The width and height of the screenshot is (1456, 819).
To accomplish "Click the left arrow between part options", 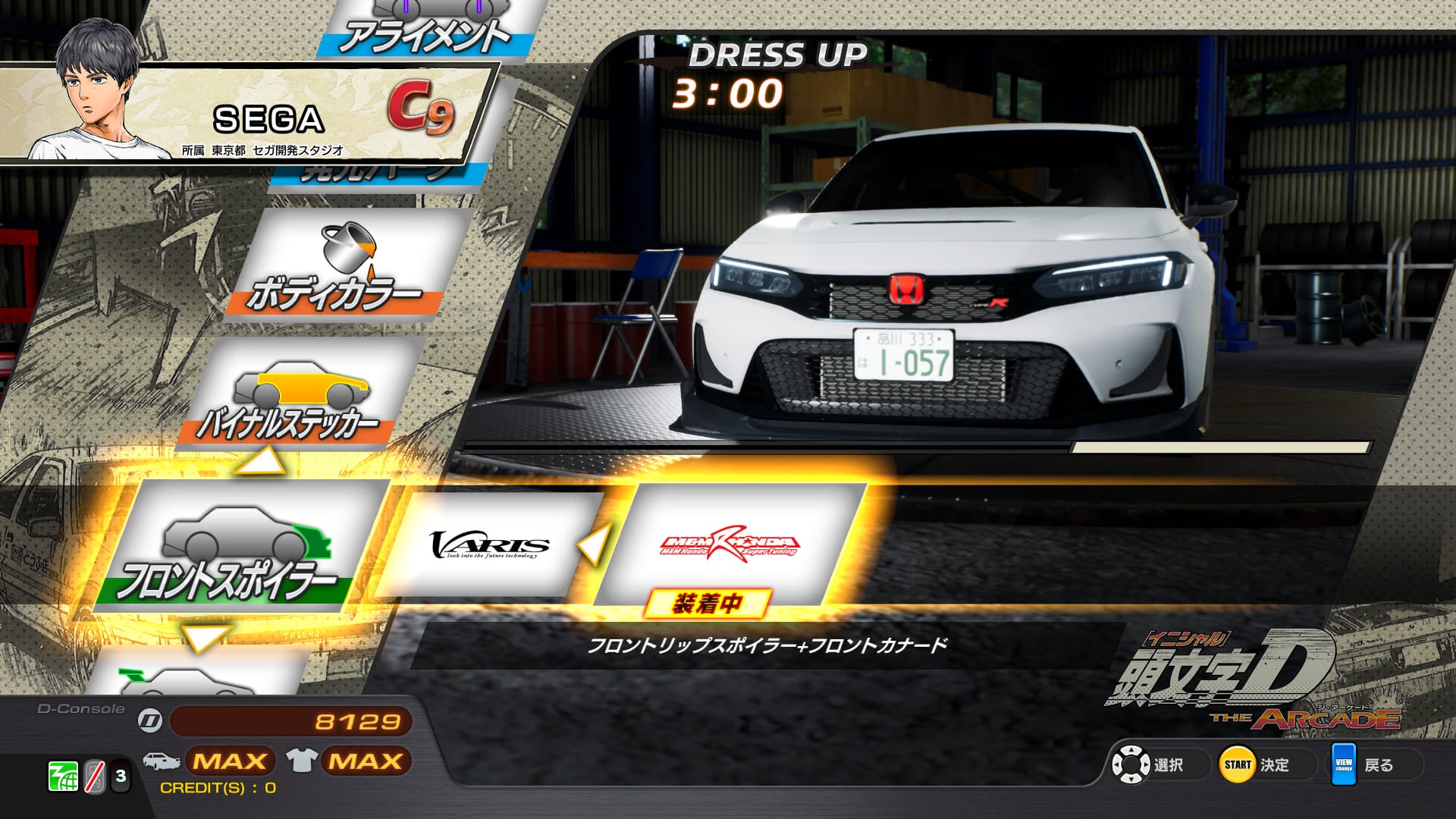I will click(594, 544).
